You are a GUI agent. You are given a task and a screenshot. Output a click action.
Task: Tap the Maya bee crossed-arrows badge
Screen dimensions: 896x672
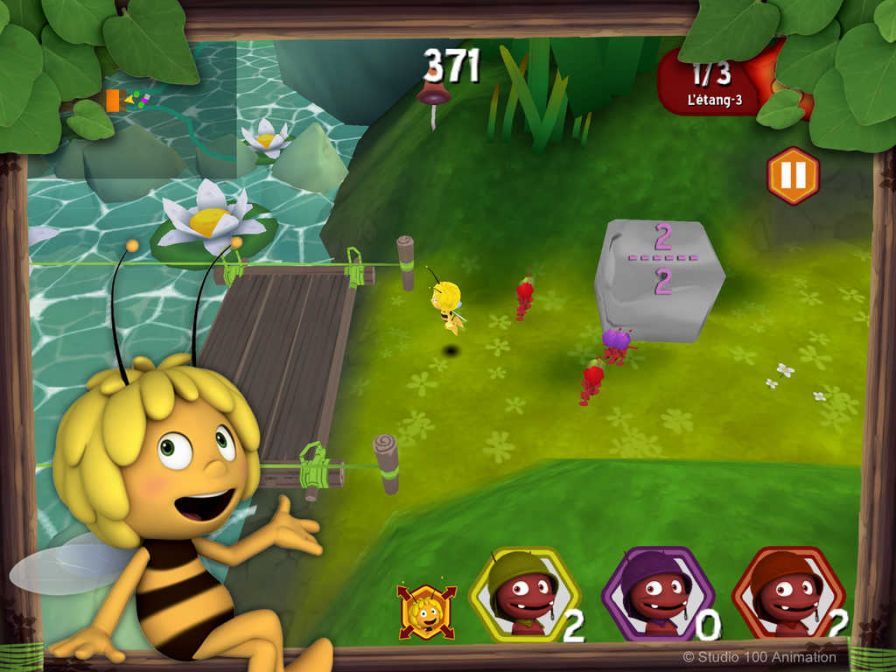pos(427,610)
